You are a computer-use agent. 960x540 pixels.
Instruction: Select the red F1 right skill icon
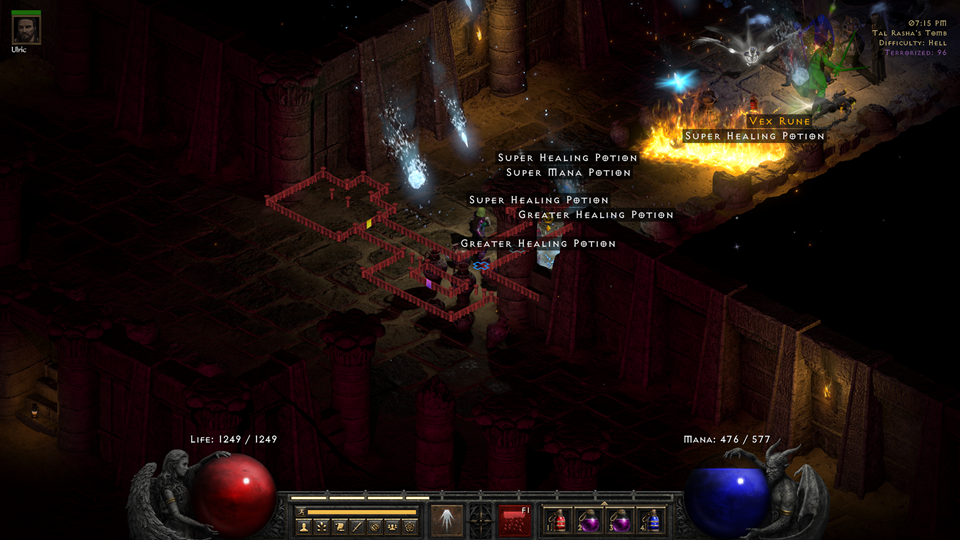click(x=516, y=520)
